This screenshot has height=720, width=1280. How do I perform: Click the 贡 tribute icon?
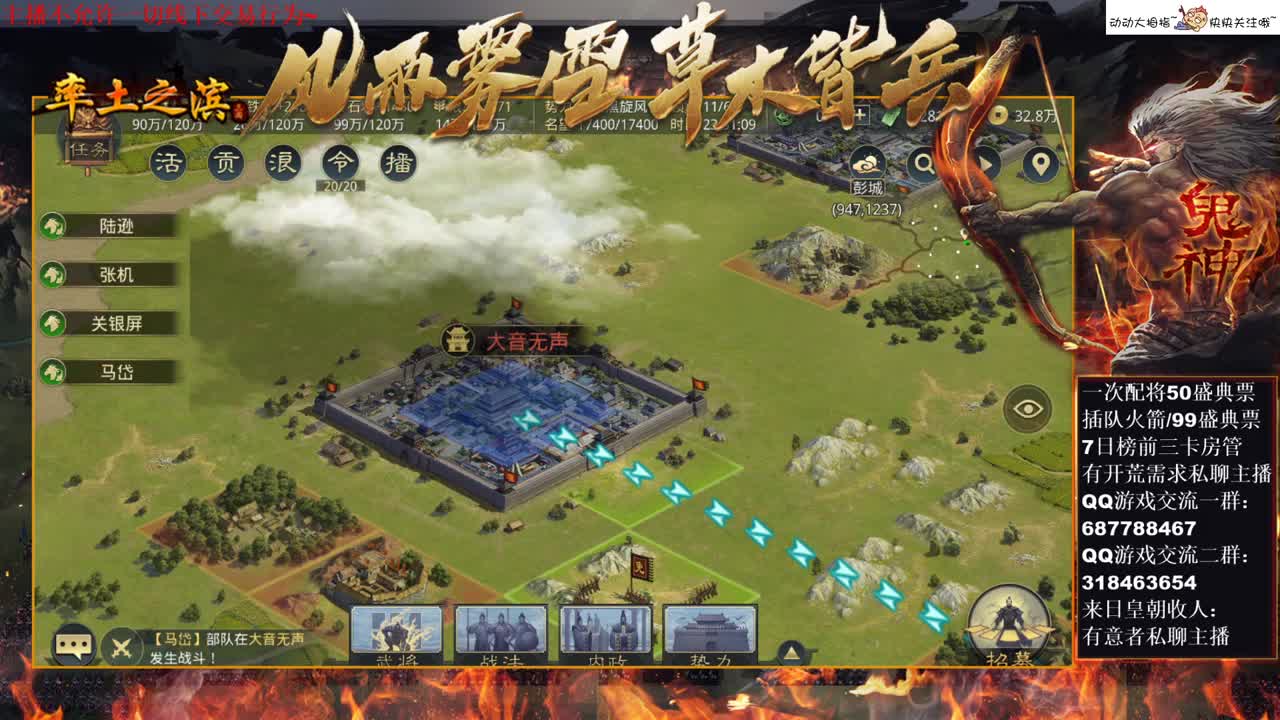(225, 161)
